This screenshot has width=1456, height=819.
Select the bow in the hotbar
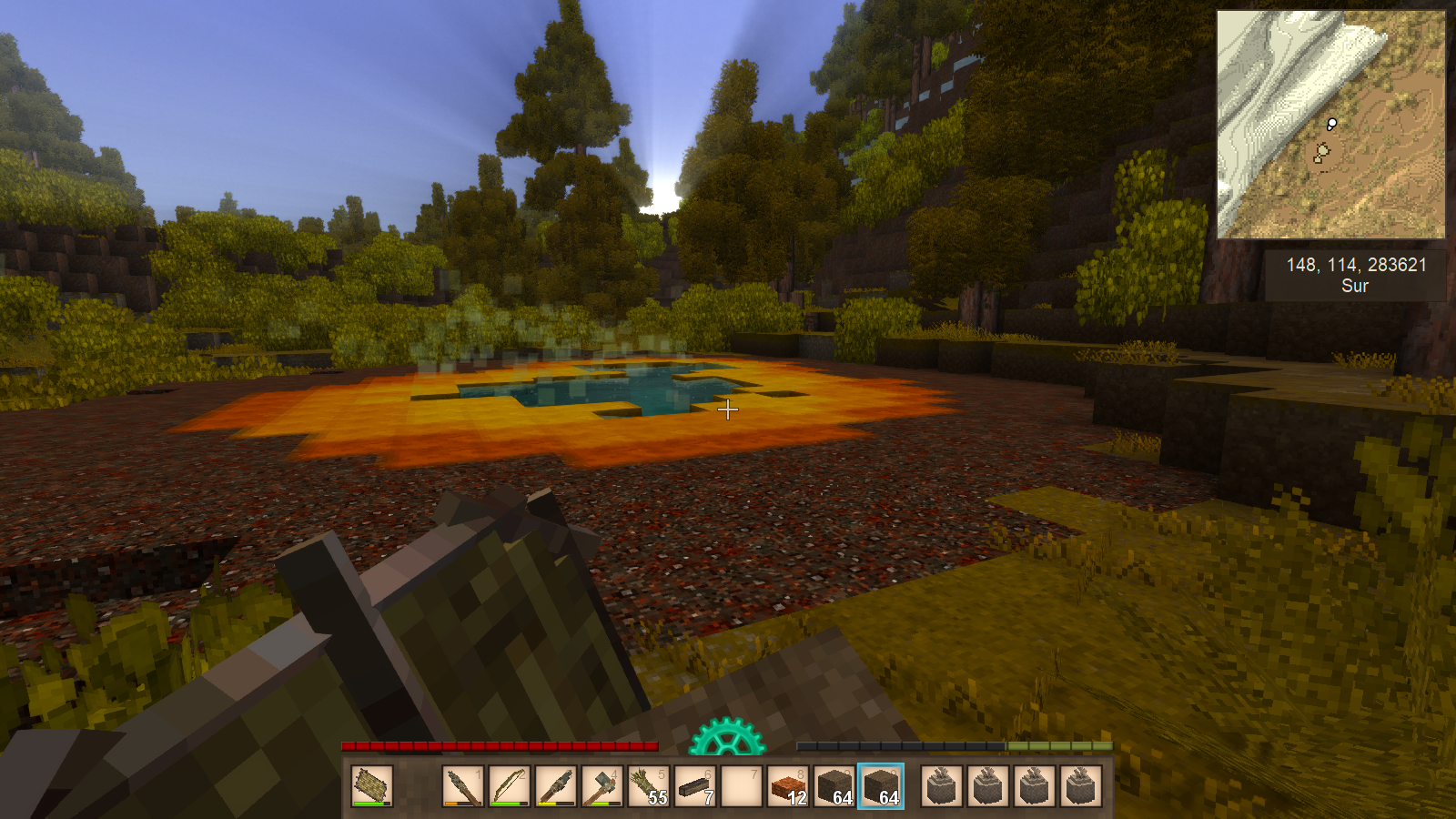click(510, 785)
